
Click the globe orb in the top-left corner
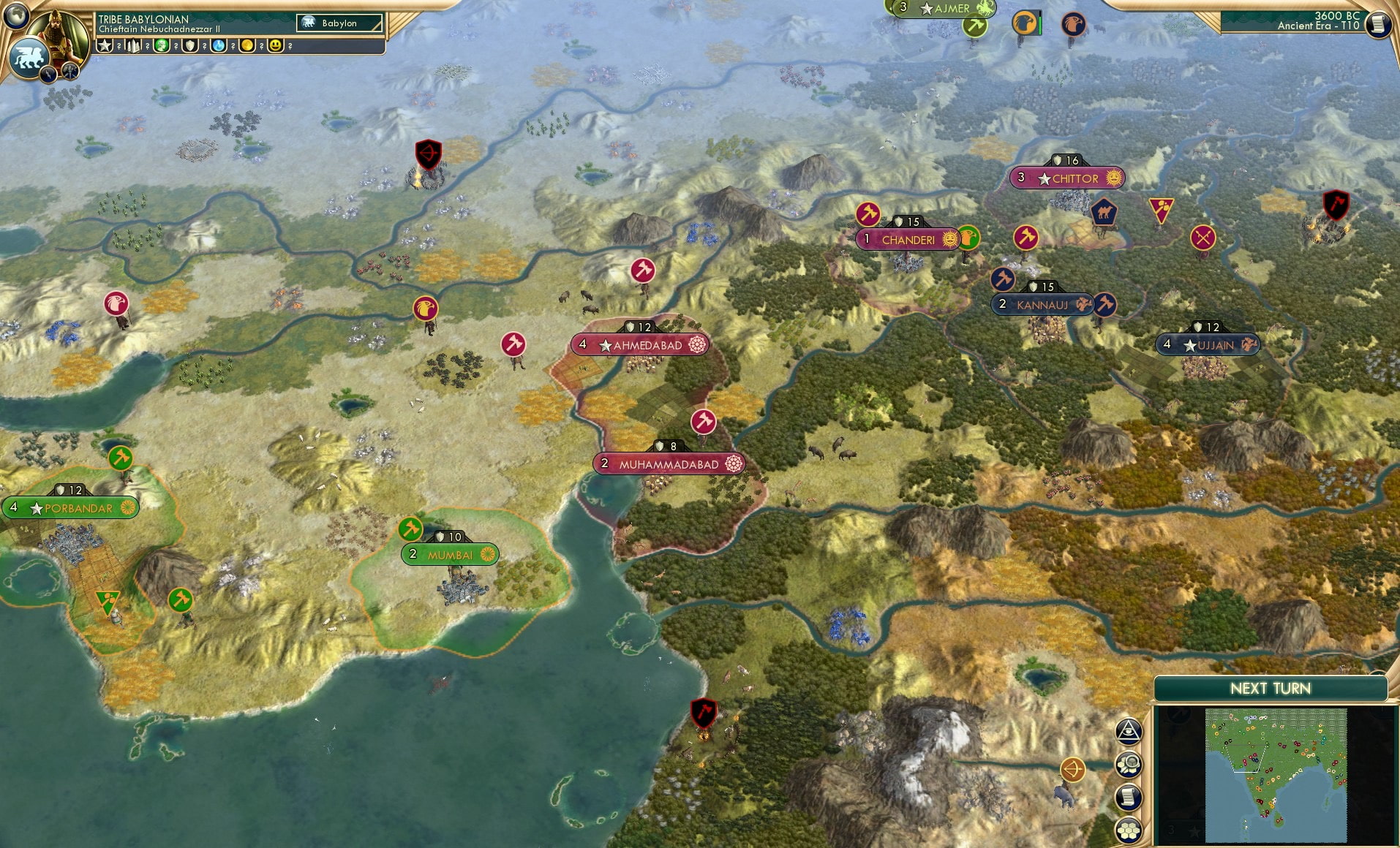[16, 16]
